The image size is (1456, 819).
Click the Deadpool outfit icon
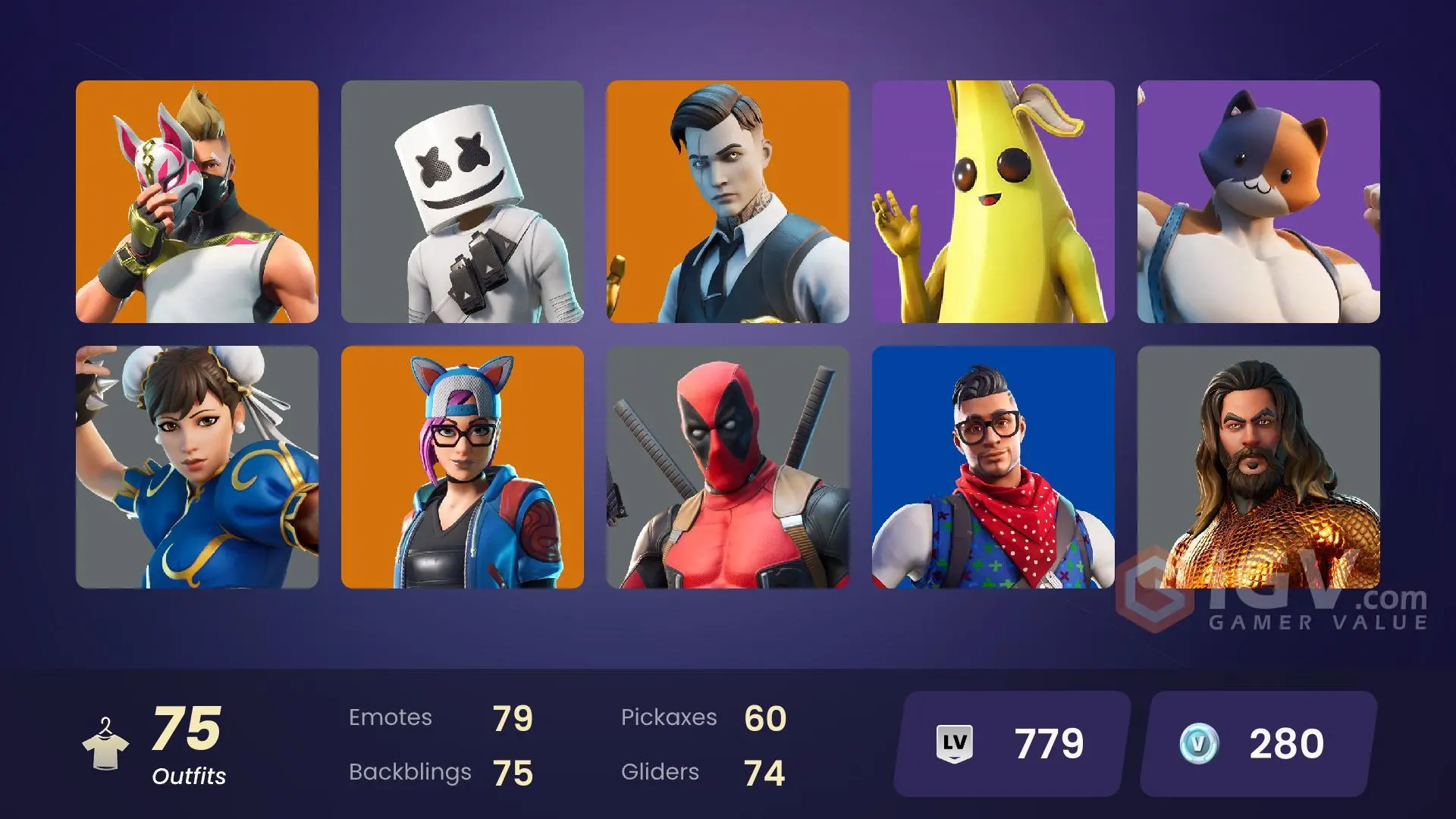(x=728, y=466)
